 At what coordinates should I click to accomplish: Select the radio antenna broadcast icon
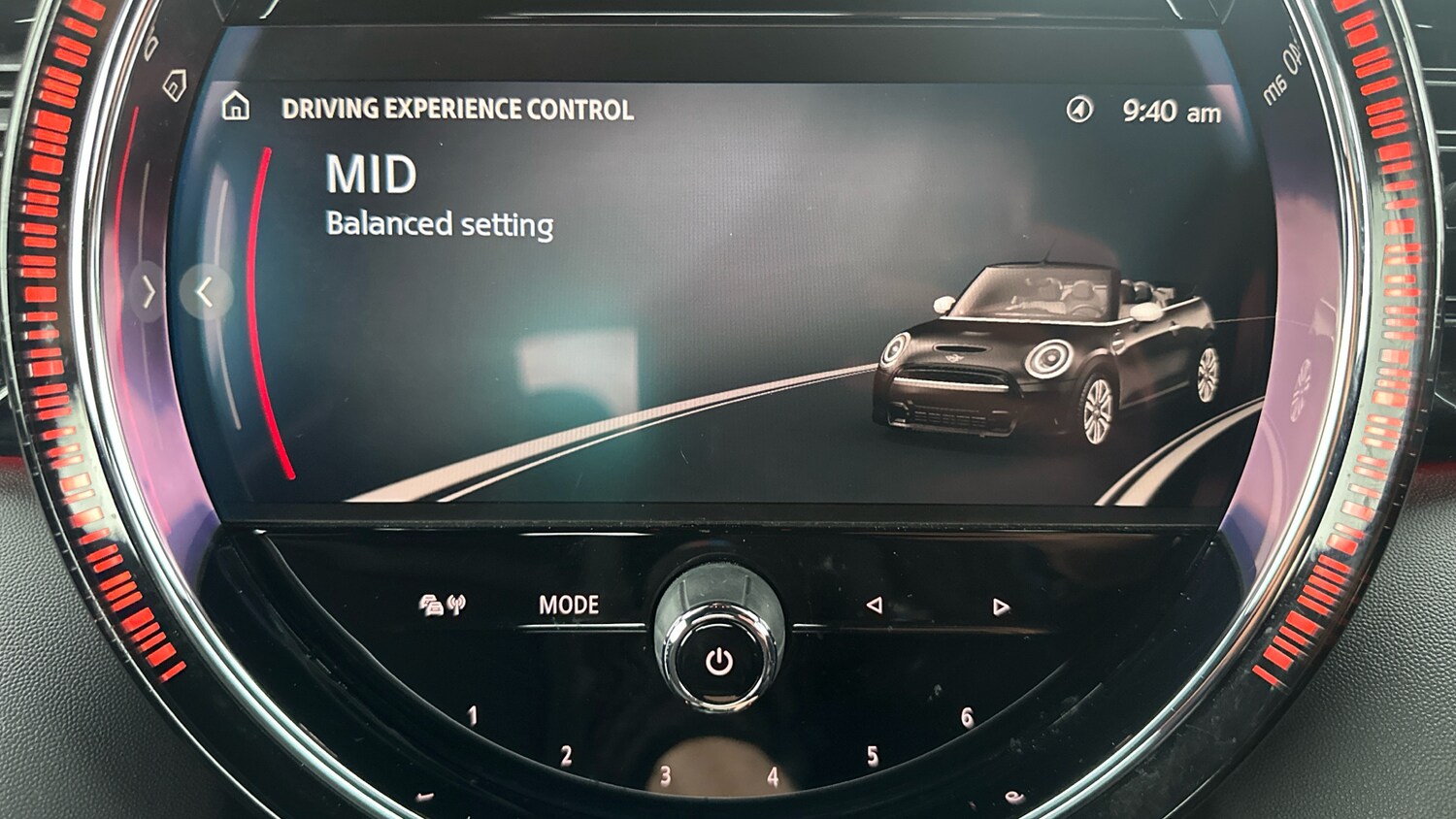click(458, 602)
